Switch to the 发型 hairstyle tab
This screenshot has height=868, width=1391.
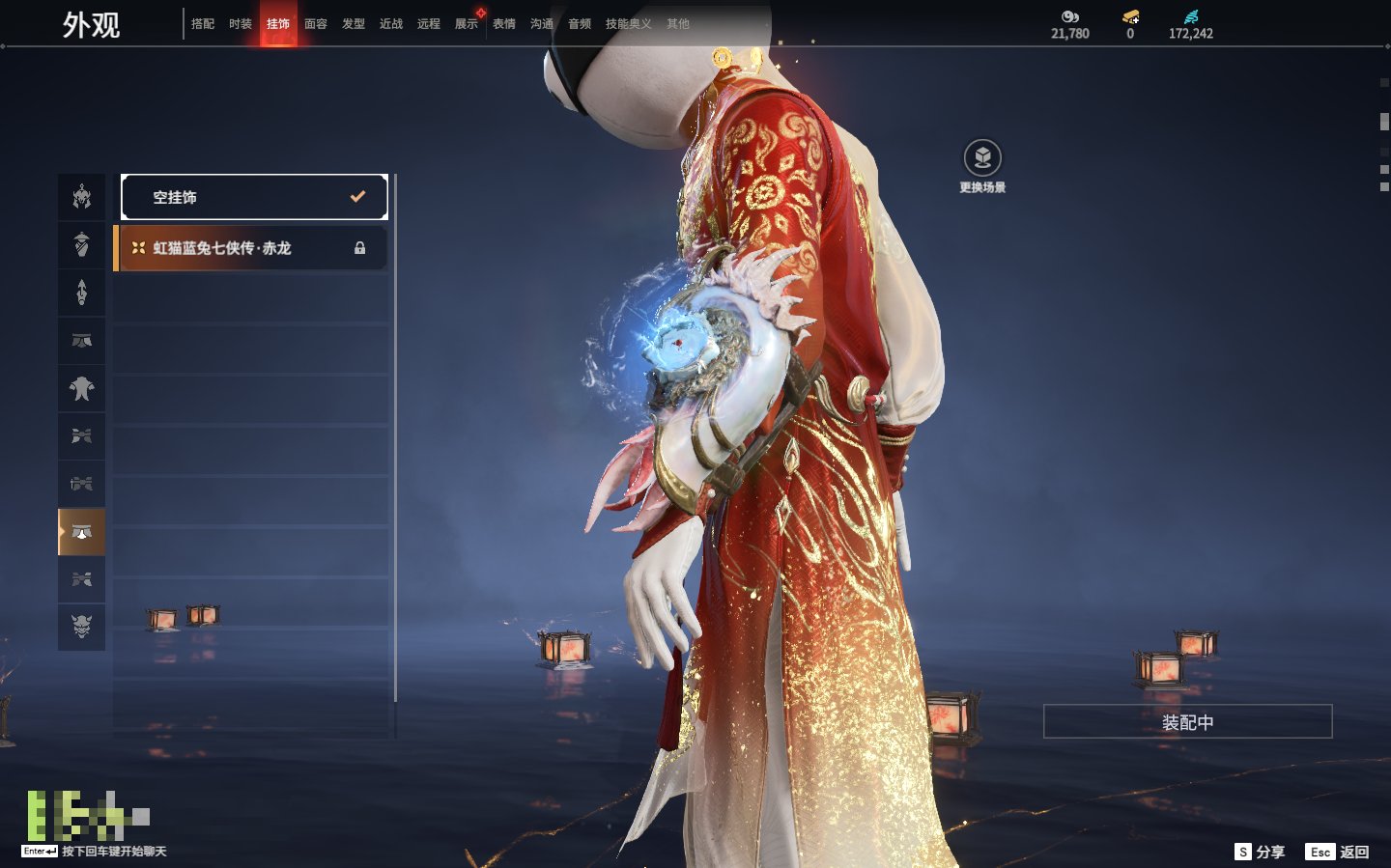[354, 24]
